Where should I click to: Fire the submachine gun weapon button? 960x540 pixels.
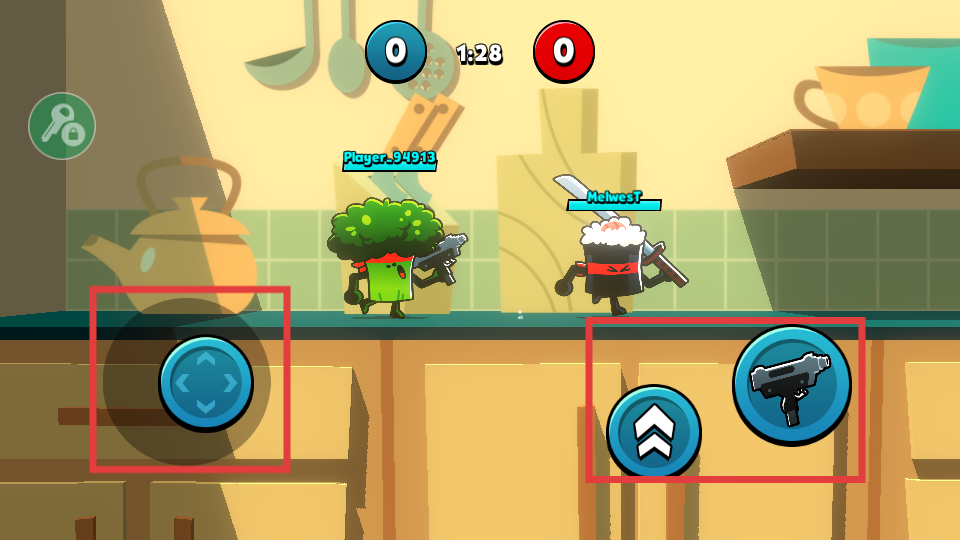click(x=791, y=385)
